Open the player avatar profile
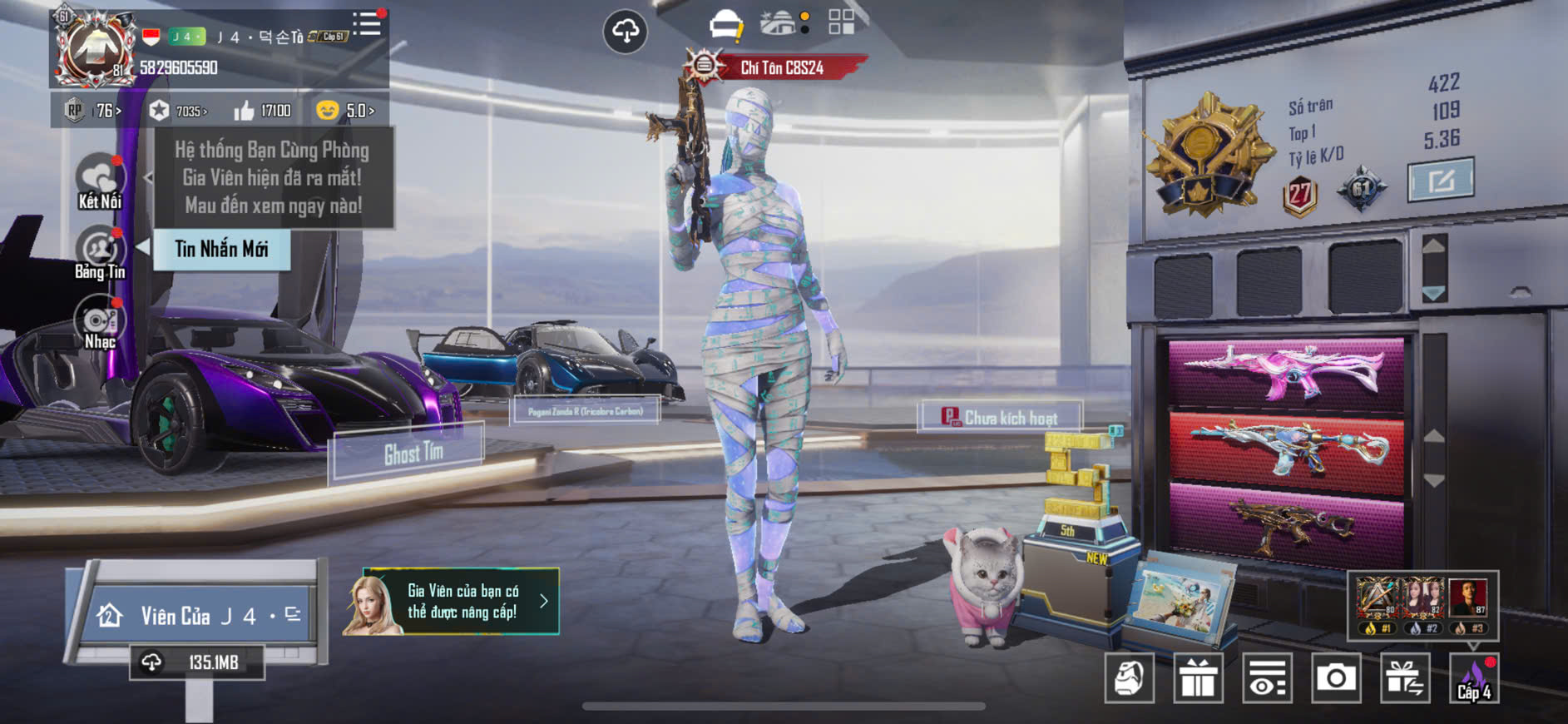This screenshot has height=724, width=1568. pos(94,48)
